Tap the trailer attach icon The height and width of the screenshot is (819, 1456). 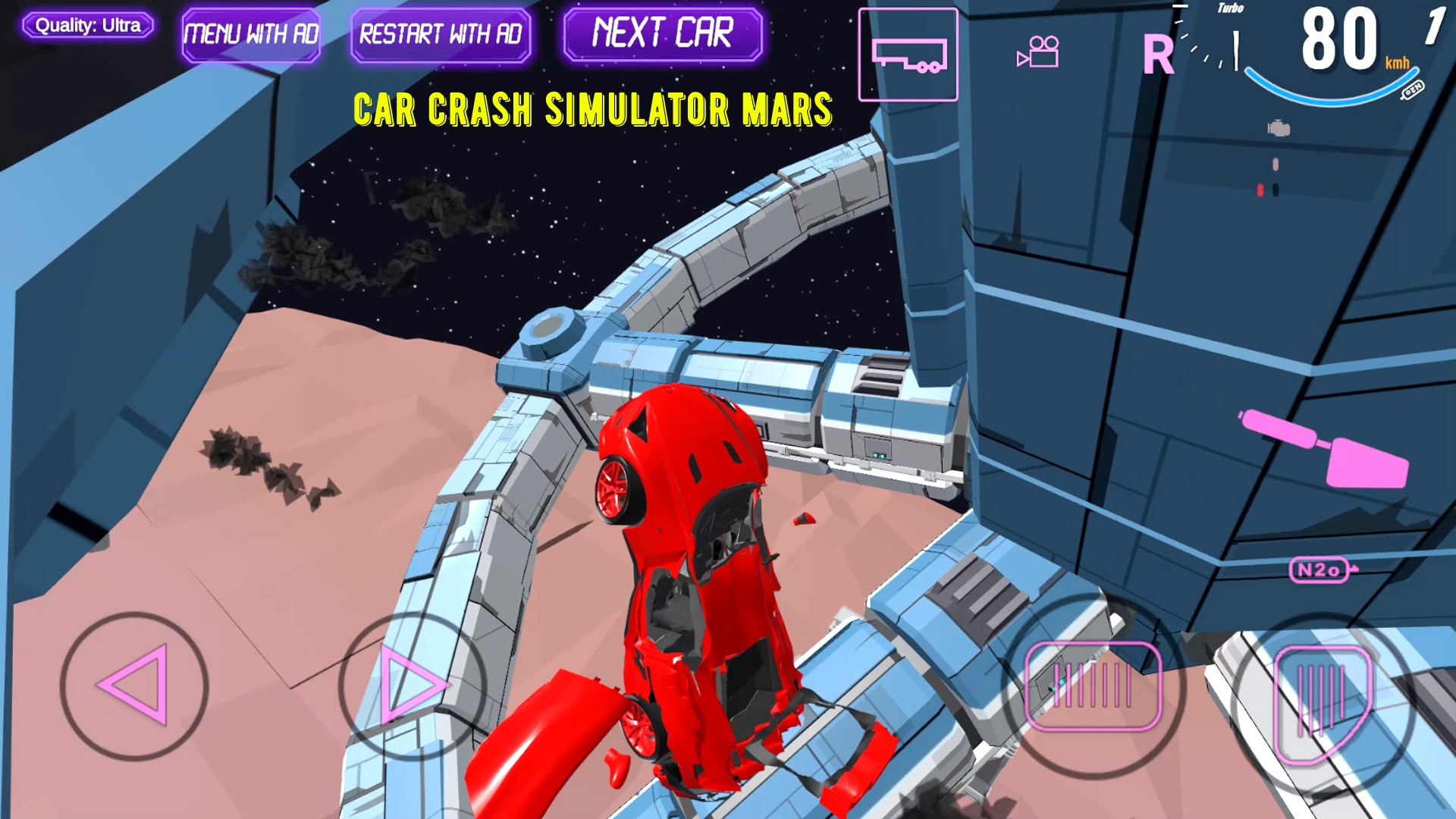908,54
